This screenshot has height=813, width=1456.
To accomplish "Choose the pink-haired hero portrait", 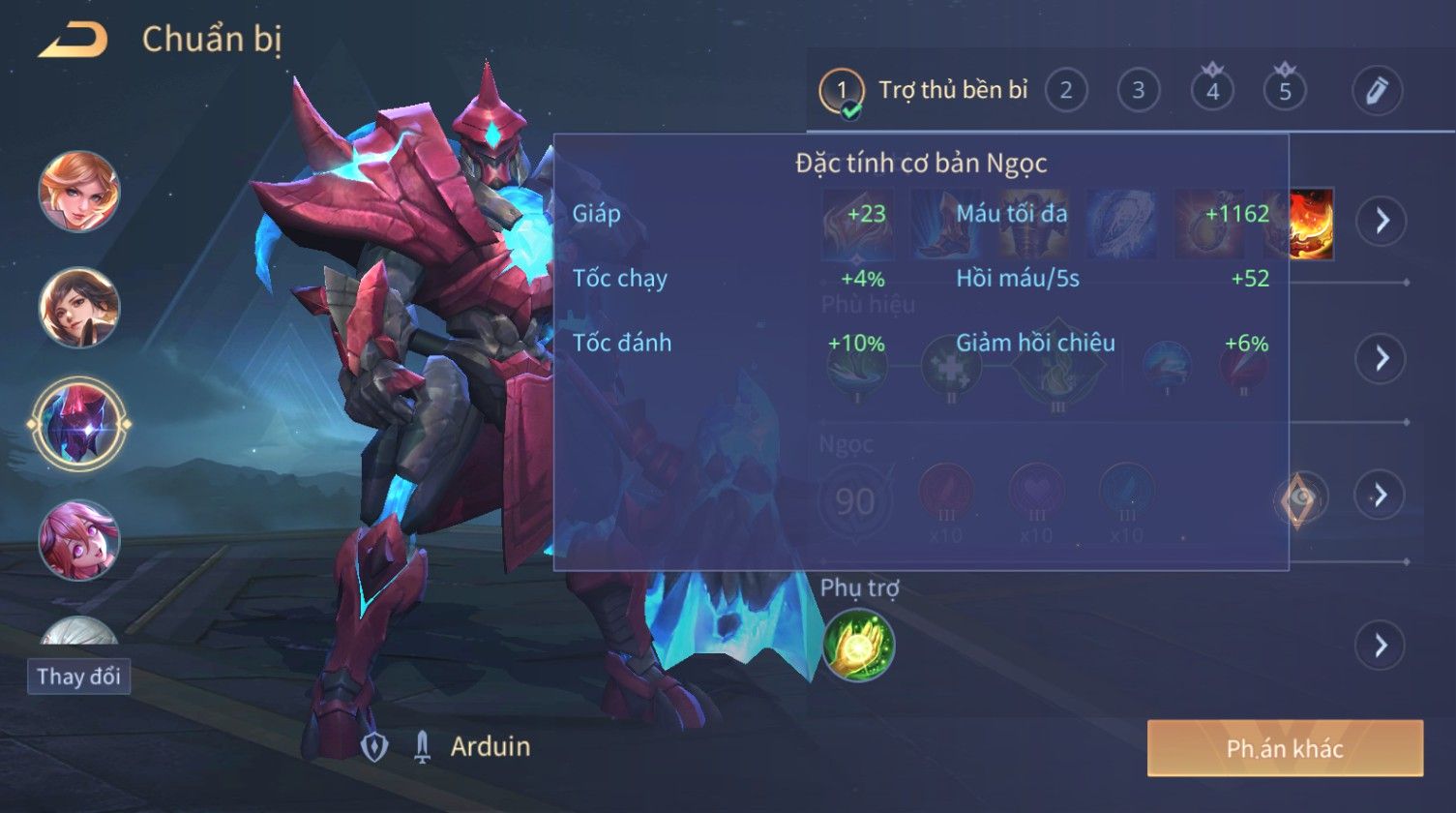I will (79, 539).
